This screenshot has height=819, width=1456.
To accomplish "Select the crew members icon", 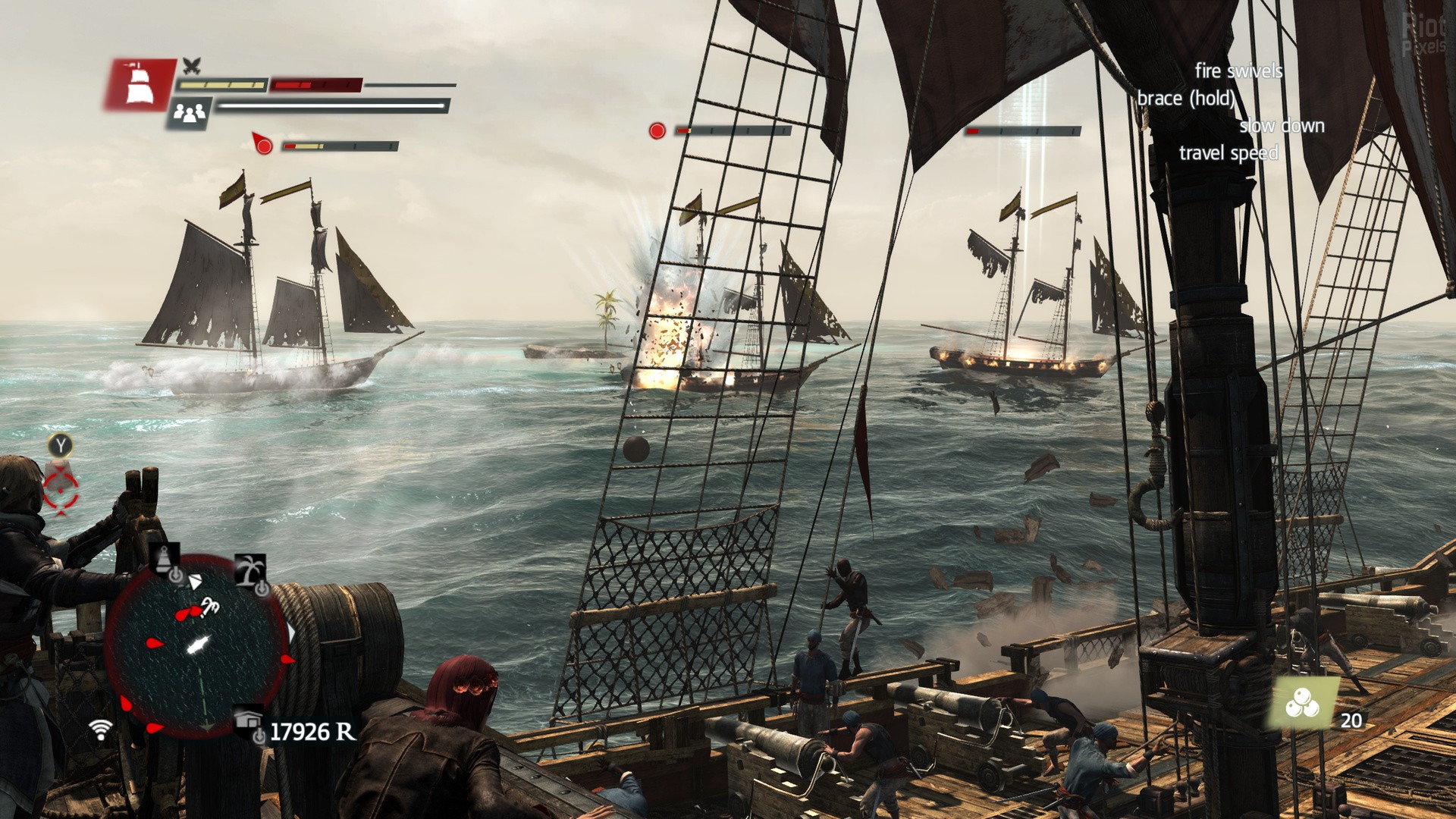I will [190, 114].
